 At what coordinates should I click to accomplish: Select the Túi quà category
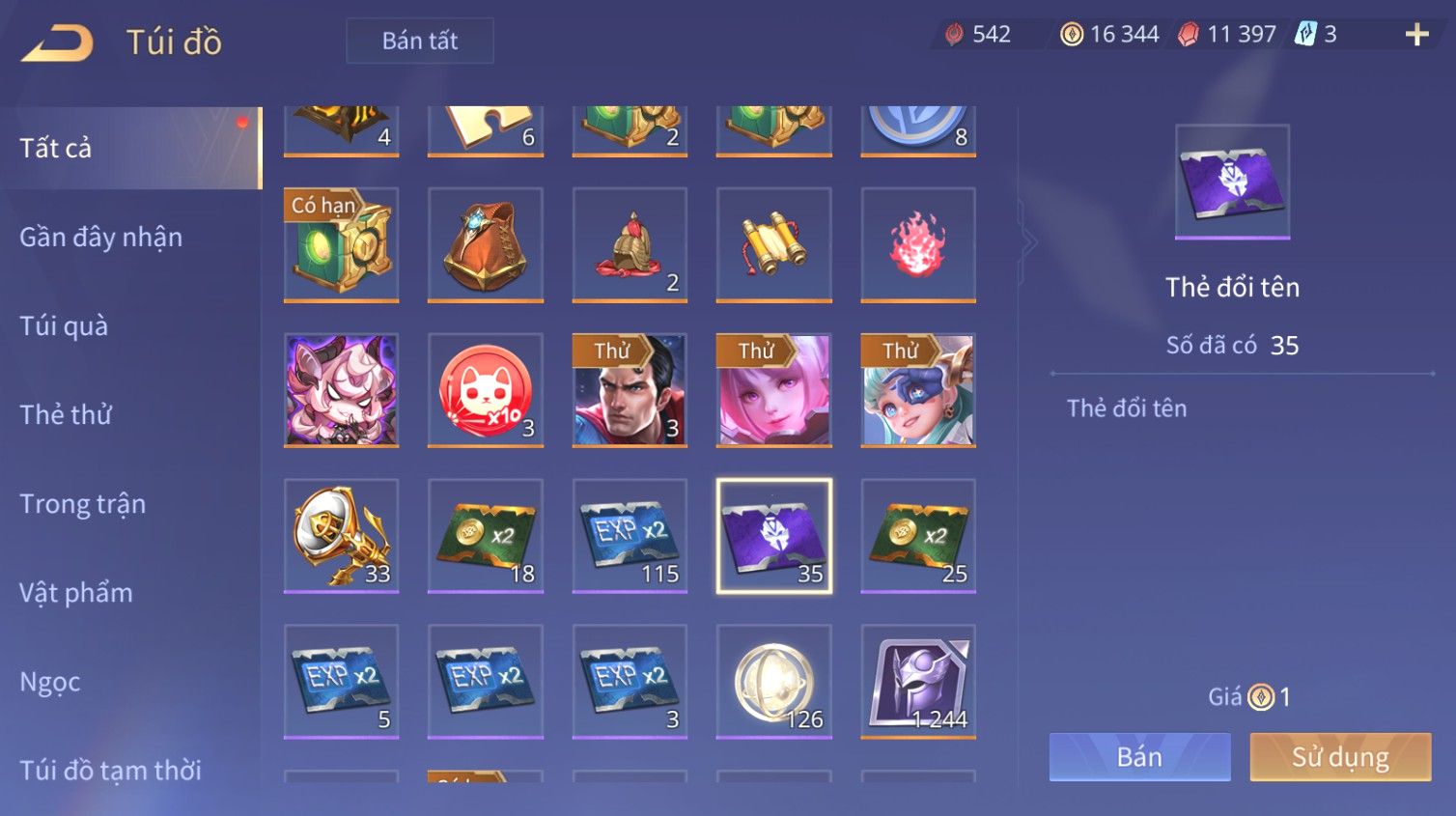tap(64, 325)
